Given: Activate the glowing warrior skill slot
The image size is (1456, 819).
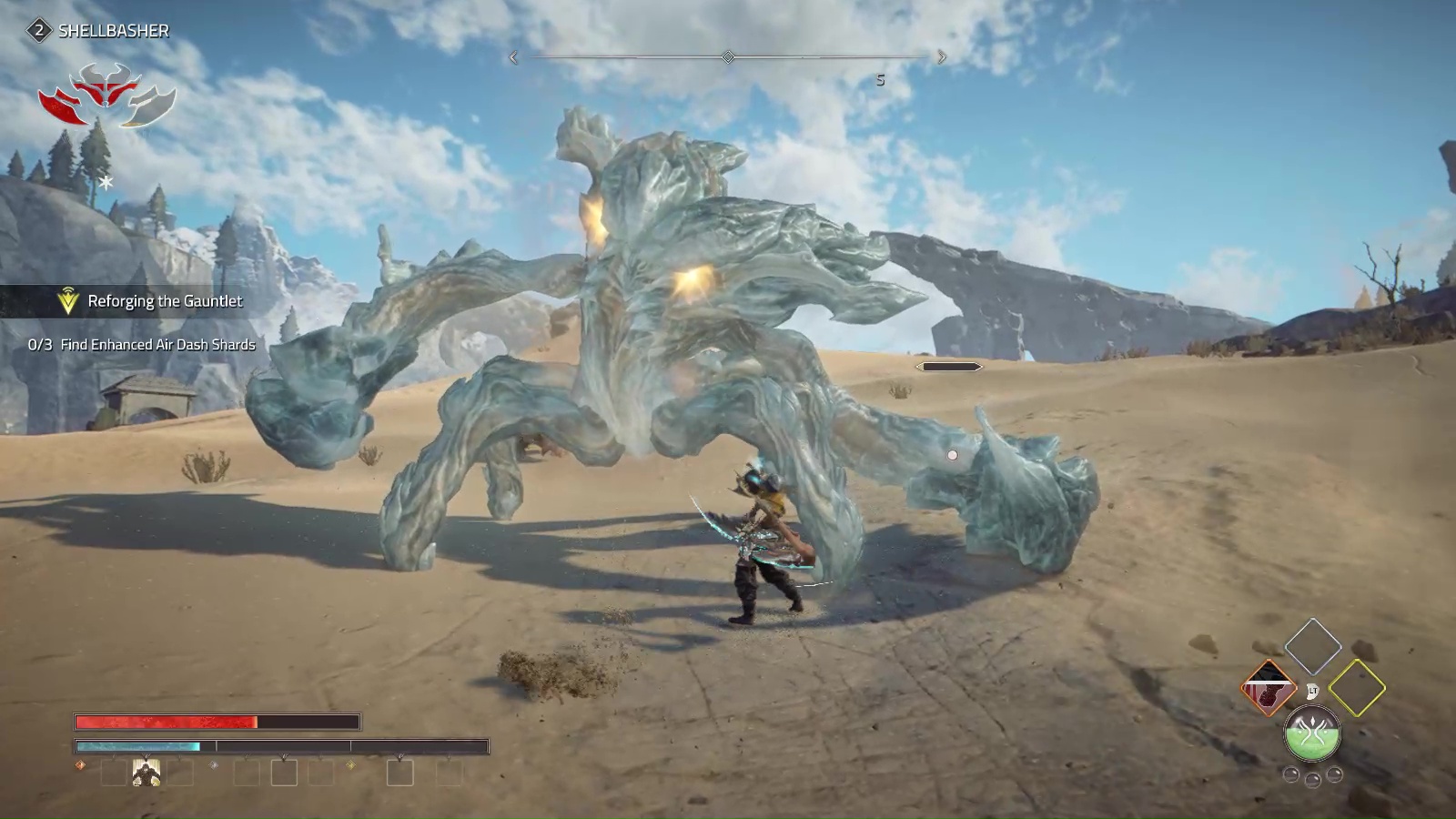Looking at the screenshot, I should pyautogui.click(x=147, y=773).
